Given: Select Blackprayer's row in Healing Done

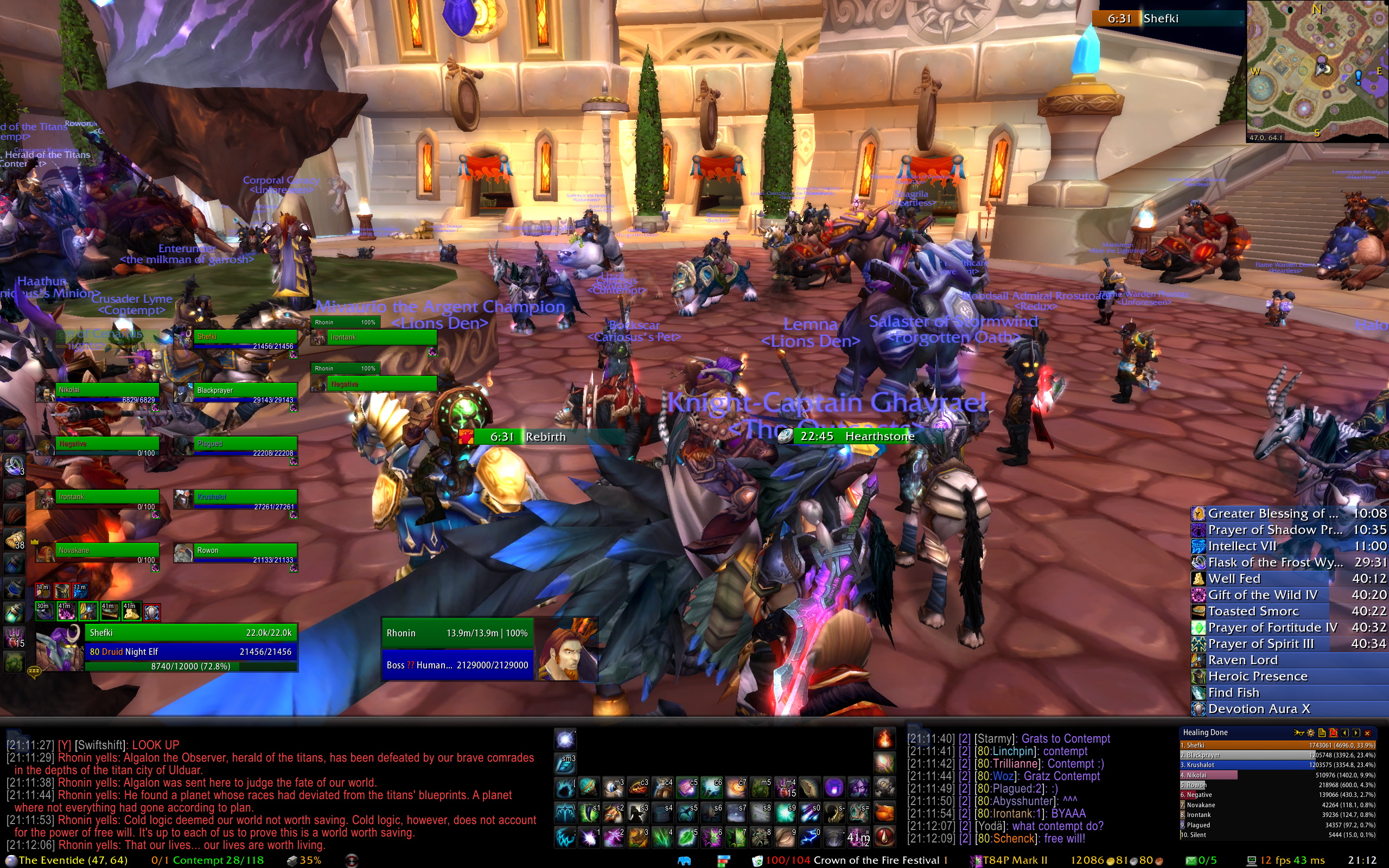Looking at the screenshot, I should (1277, 755).
